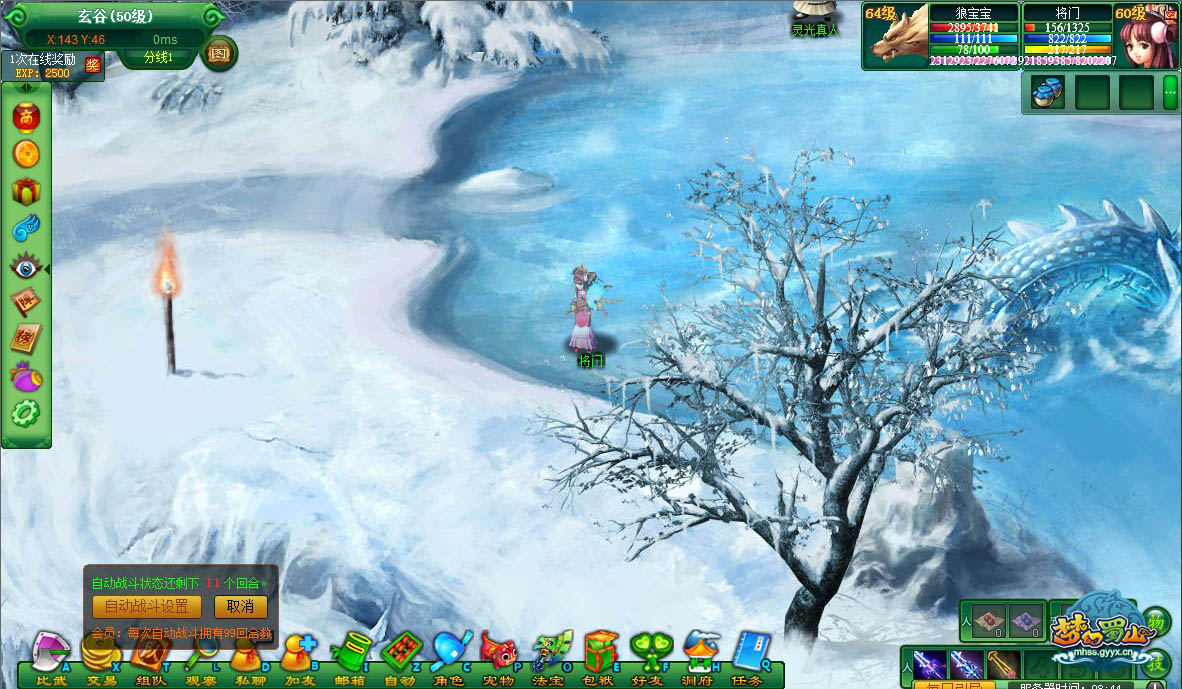Open the 宠物 pet panel
1182x689 pixels.
coord(498,656)
